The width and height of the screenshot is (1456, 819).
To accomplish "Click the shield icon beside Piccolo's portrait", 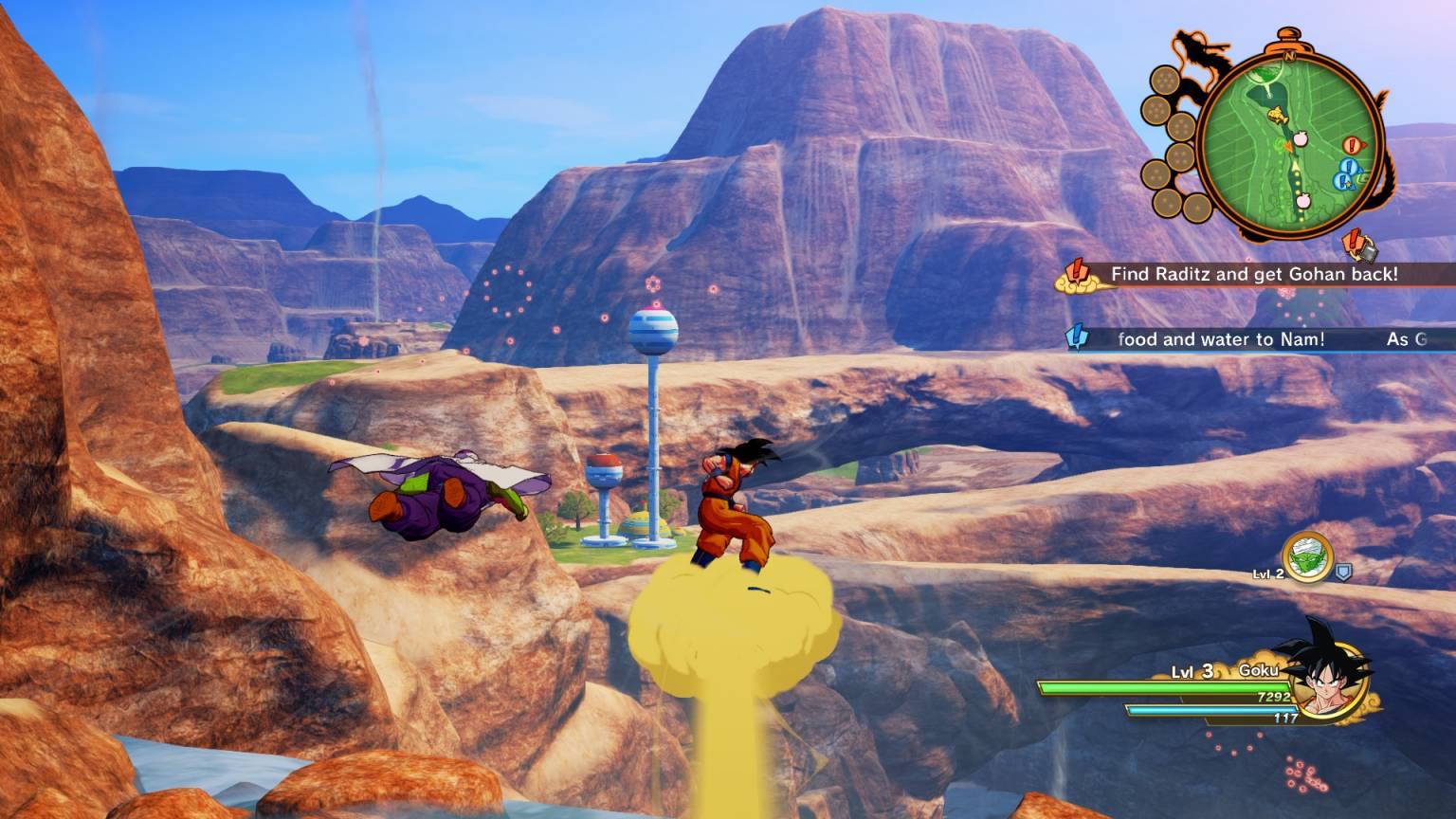I will pyautogui.click(x=1343, y=573).
